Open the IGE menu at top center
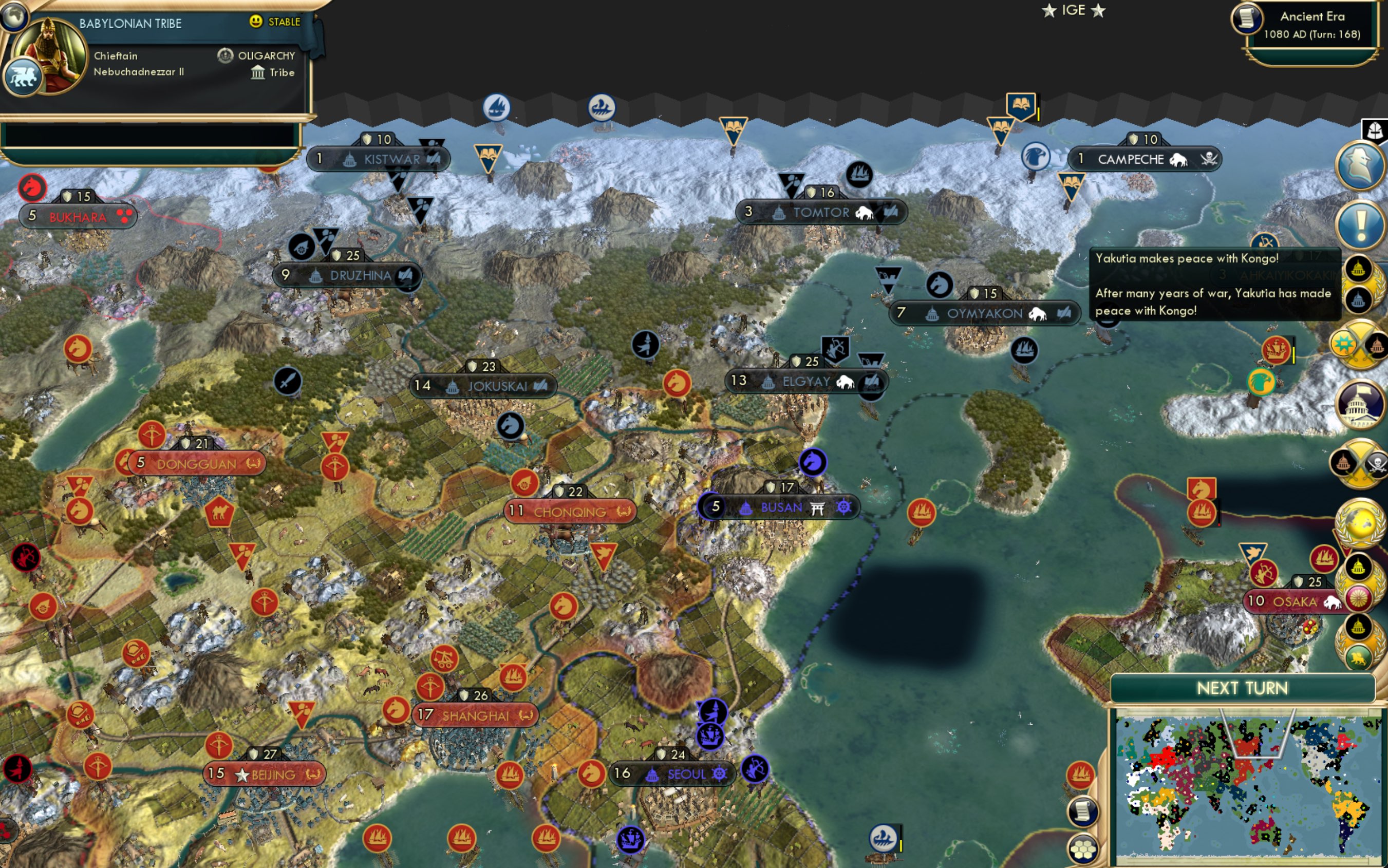The width and height of the screenshot is (1388, 868). coord(1073,10)
